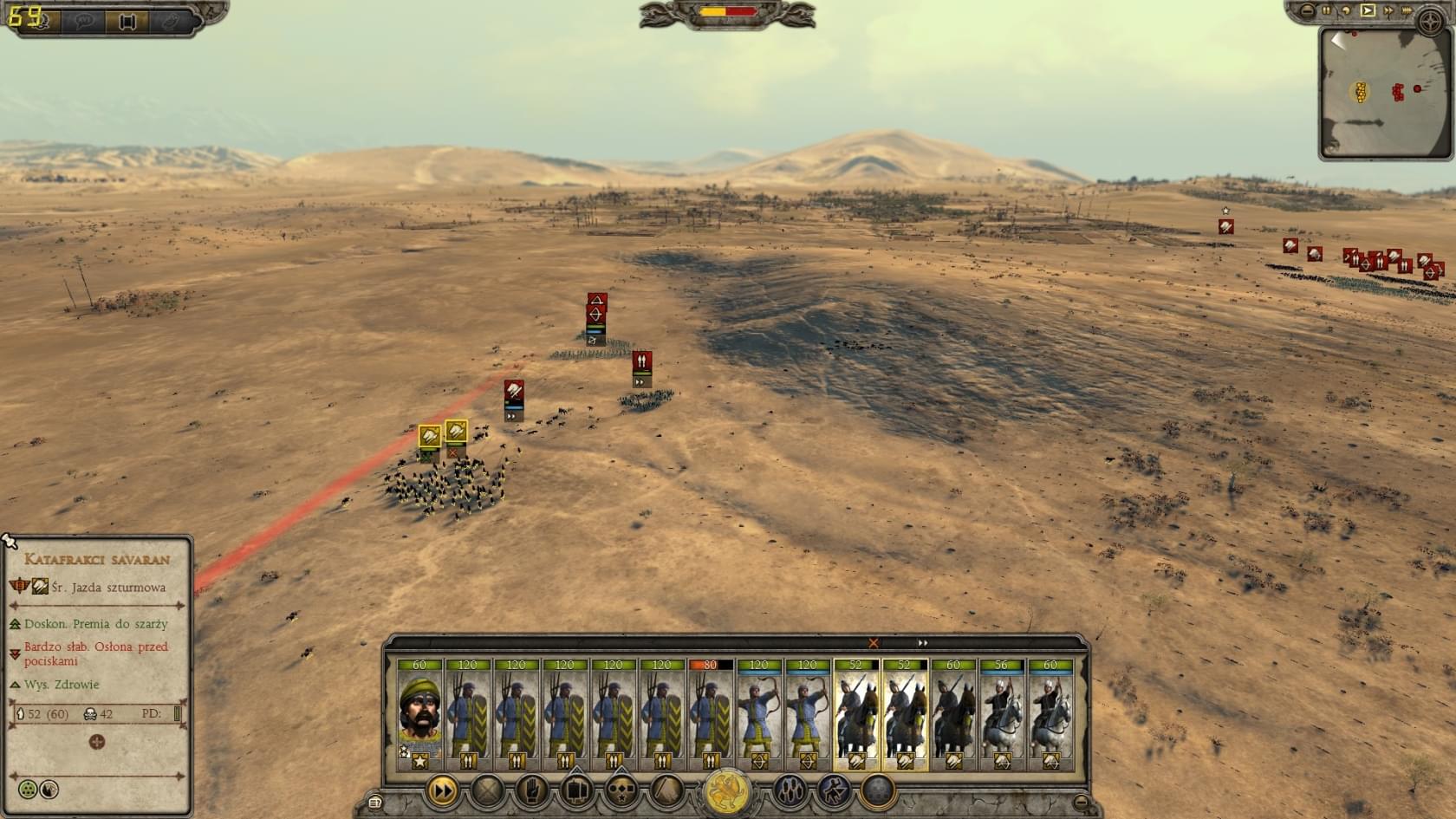Image resolution: width=1456 pixels, height=819 pixels.
Task: Activate the mounted archer ability icon
Action: pyautogui.click(x=834, y=790)
